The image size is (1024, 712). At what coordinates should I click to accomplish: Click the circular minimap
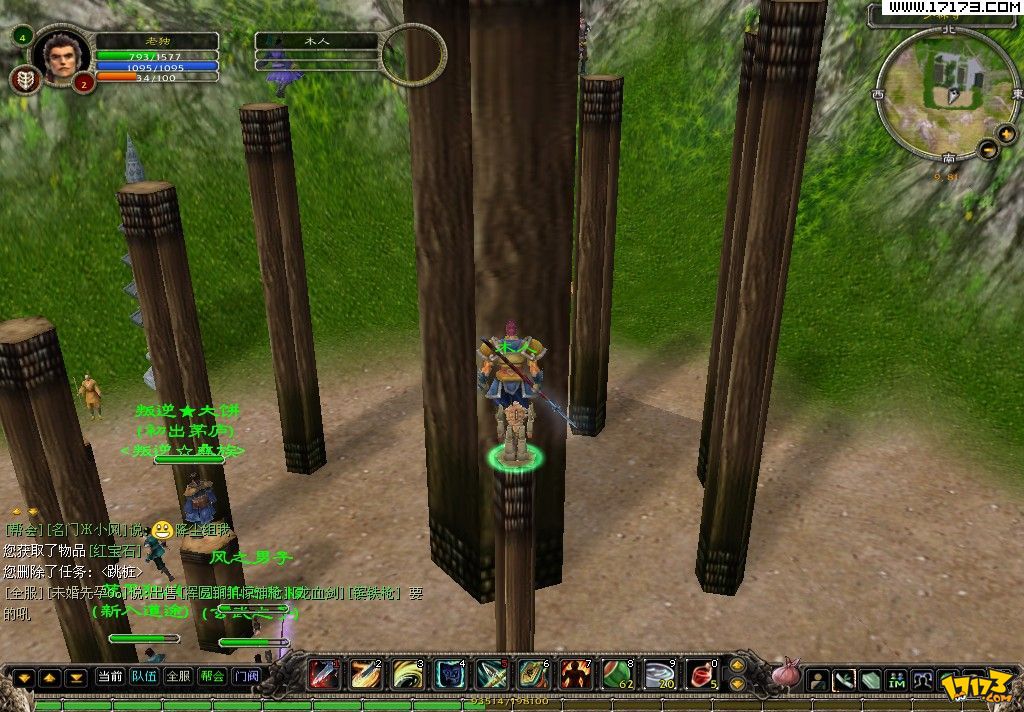pos(945,94)
